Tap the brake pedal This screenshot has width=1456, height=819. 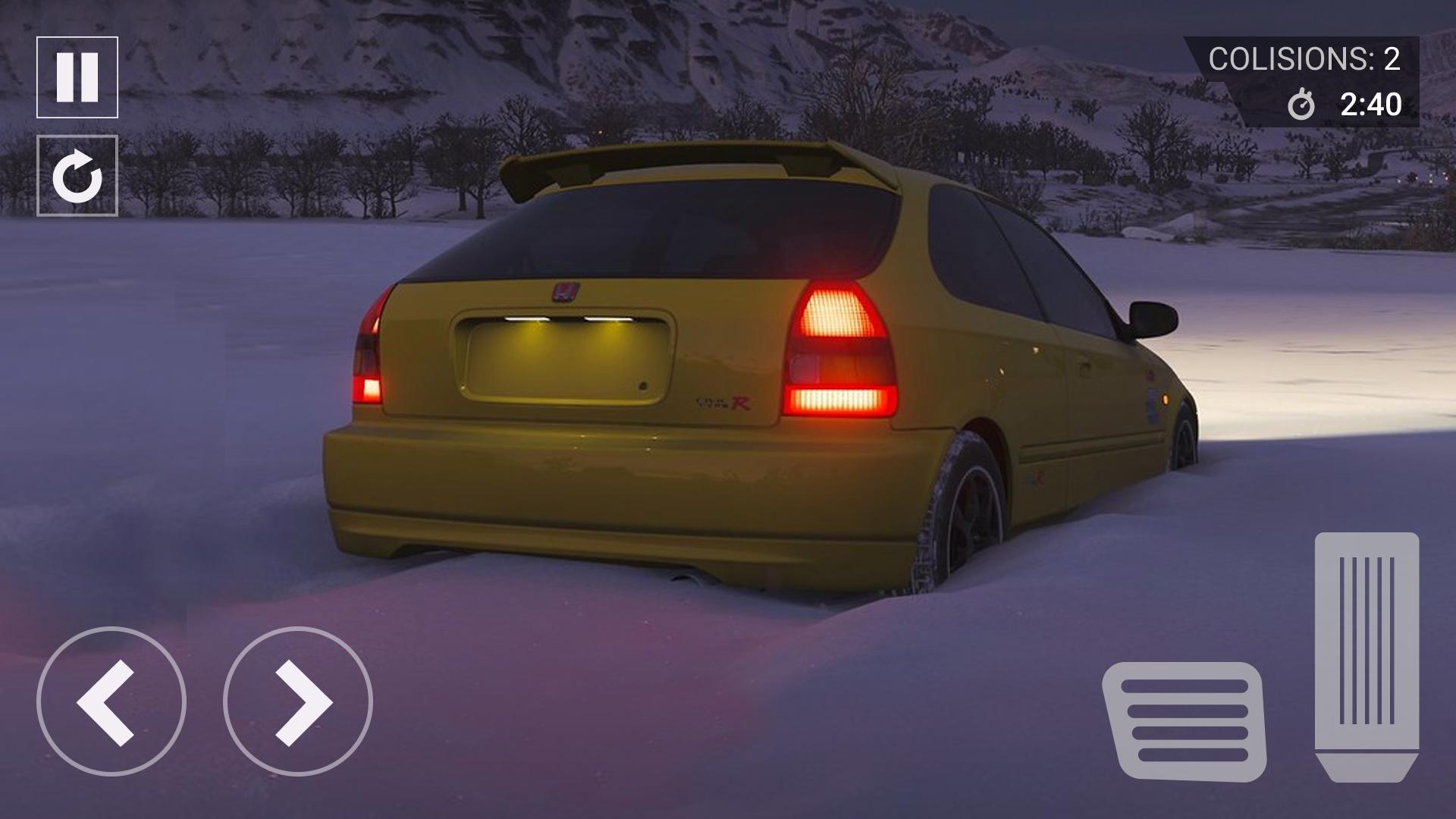click(1184, 721)
